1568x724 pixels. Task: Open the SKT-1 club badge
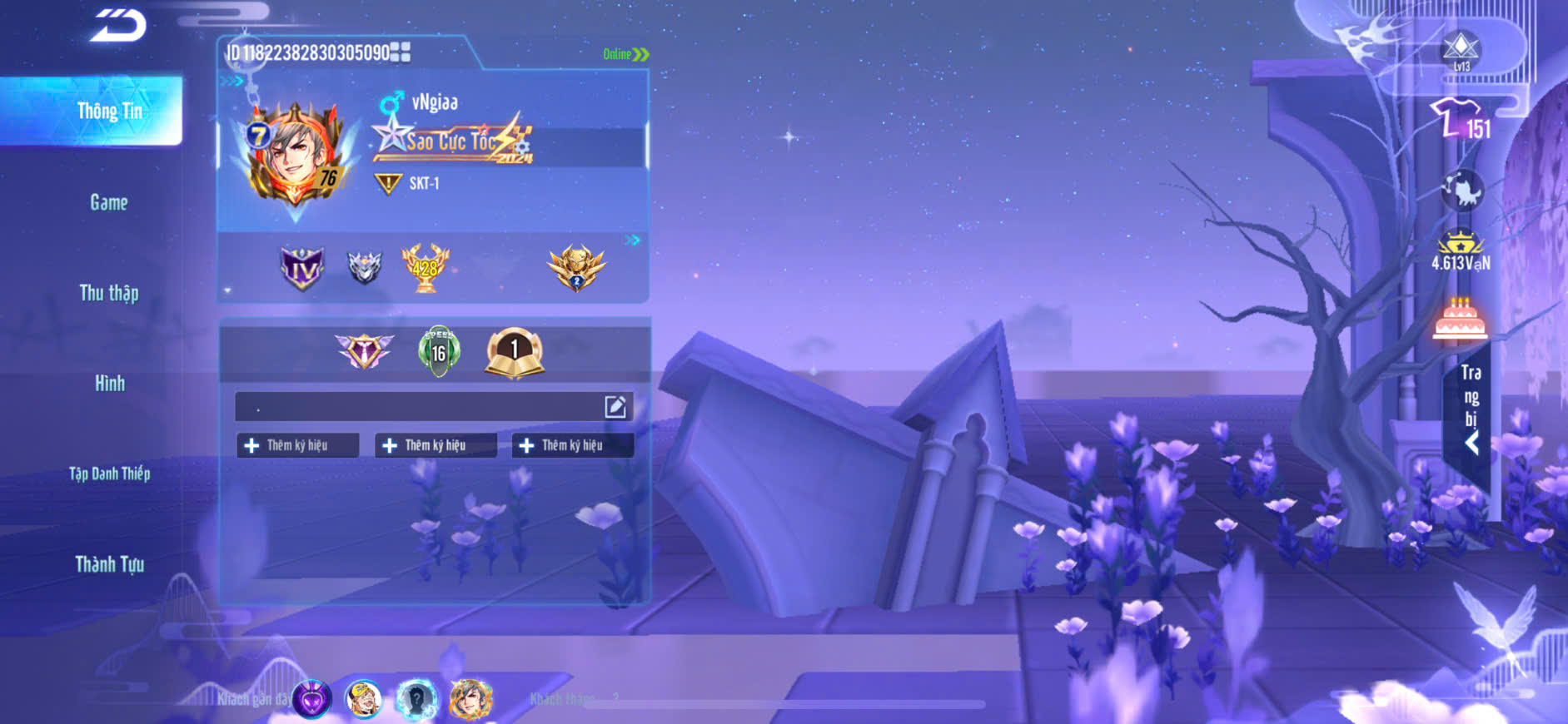[x=389, y=183]
